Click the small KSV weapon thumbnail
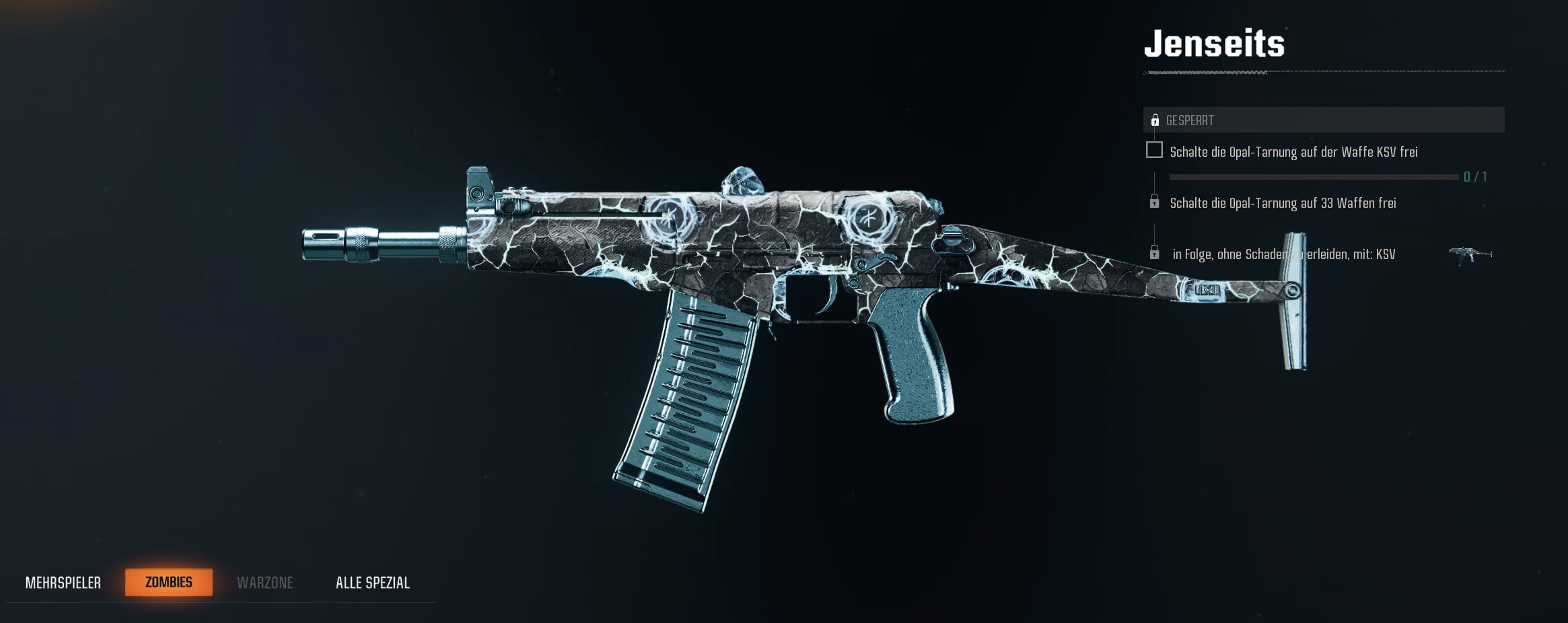Screen dimensions: 1568x623 [1470, 255]
